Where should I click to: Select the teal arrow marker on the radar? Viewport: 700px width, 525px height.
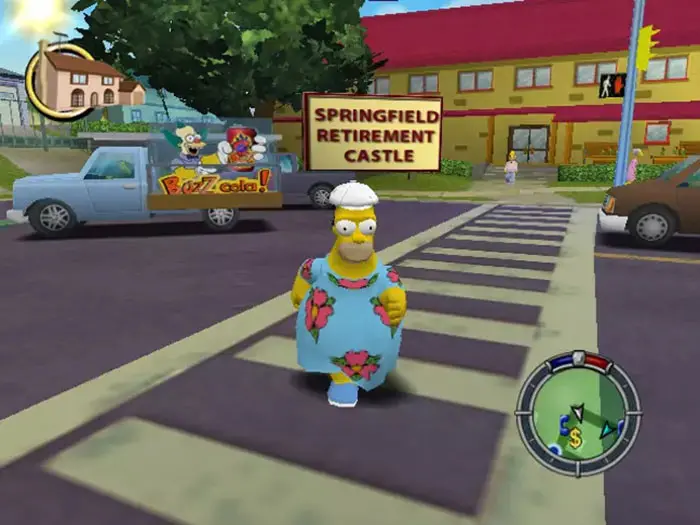607,430
